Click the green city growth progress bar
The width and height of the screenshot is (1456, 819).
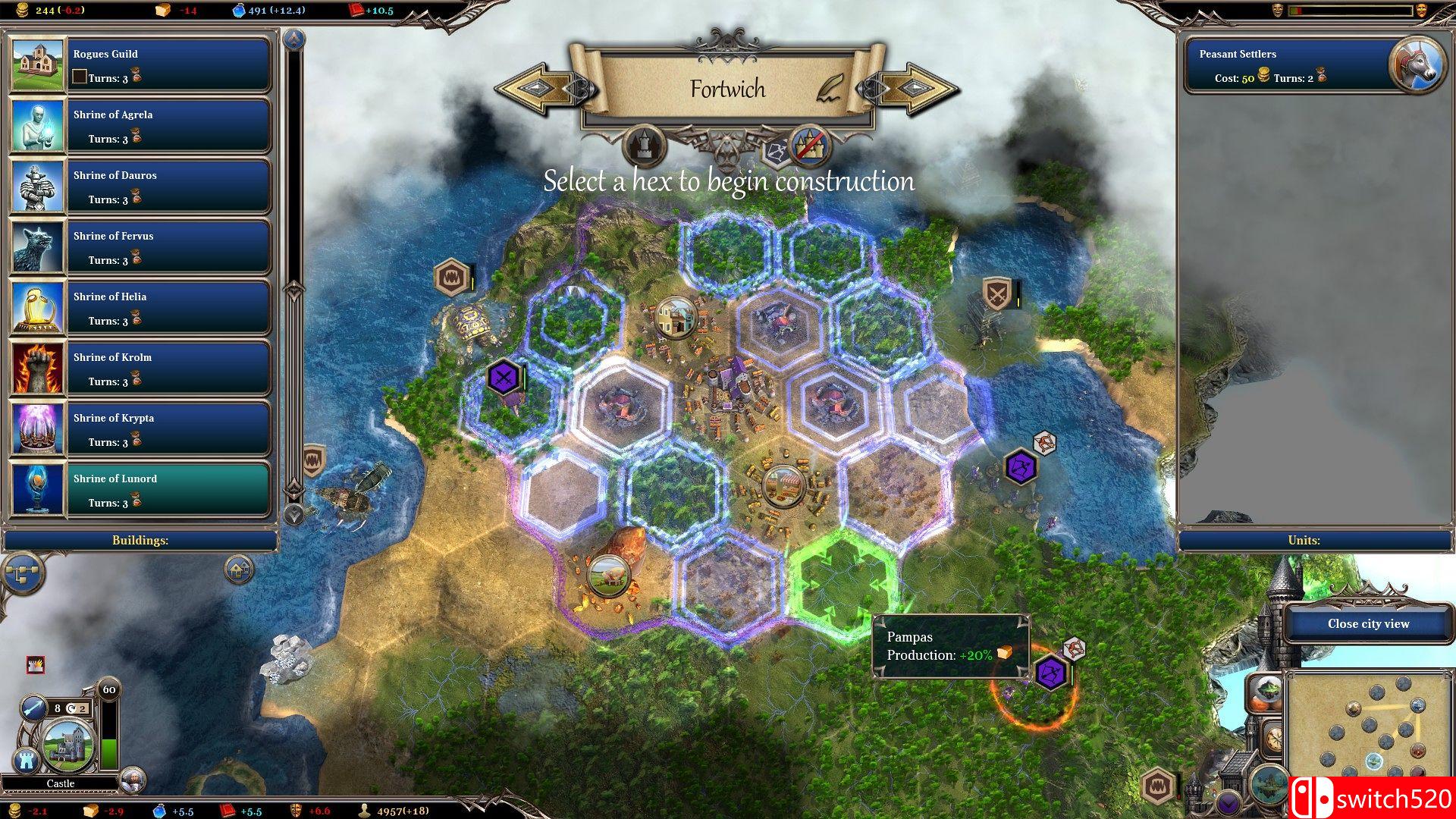click(x=108, y=752)
